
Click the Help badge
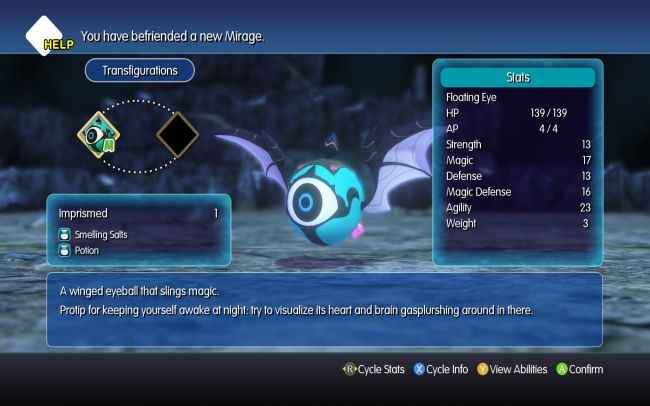pos(48,37)
